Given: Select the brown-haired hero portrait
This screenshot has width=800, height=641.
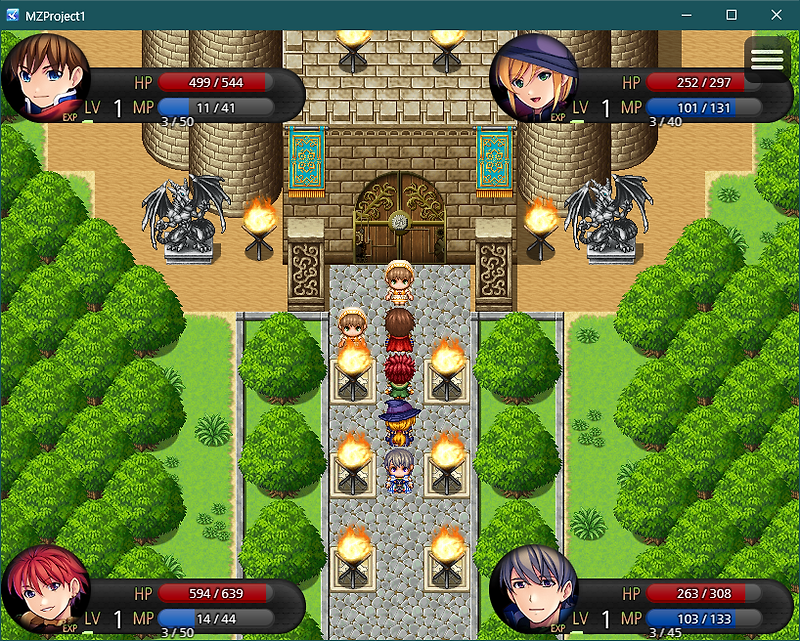Looking at the screenshot, I should coord(45,78).
